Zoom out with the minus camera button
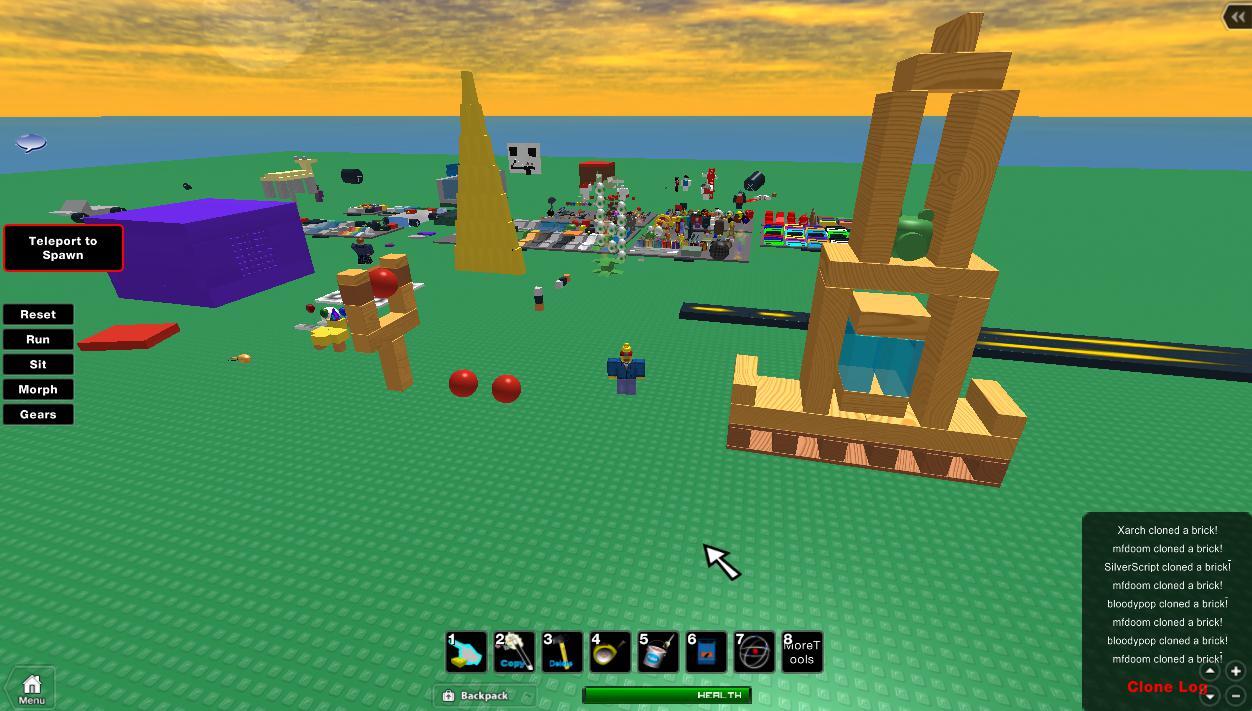This screenshot has height=711, width=1252. (x=1235, y=695)
